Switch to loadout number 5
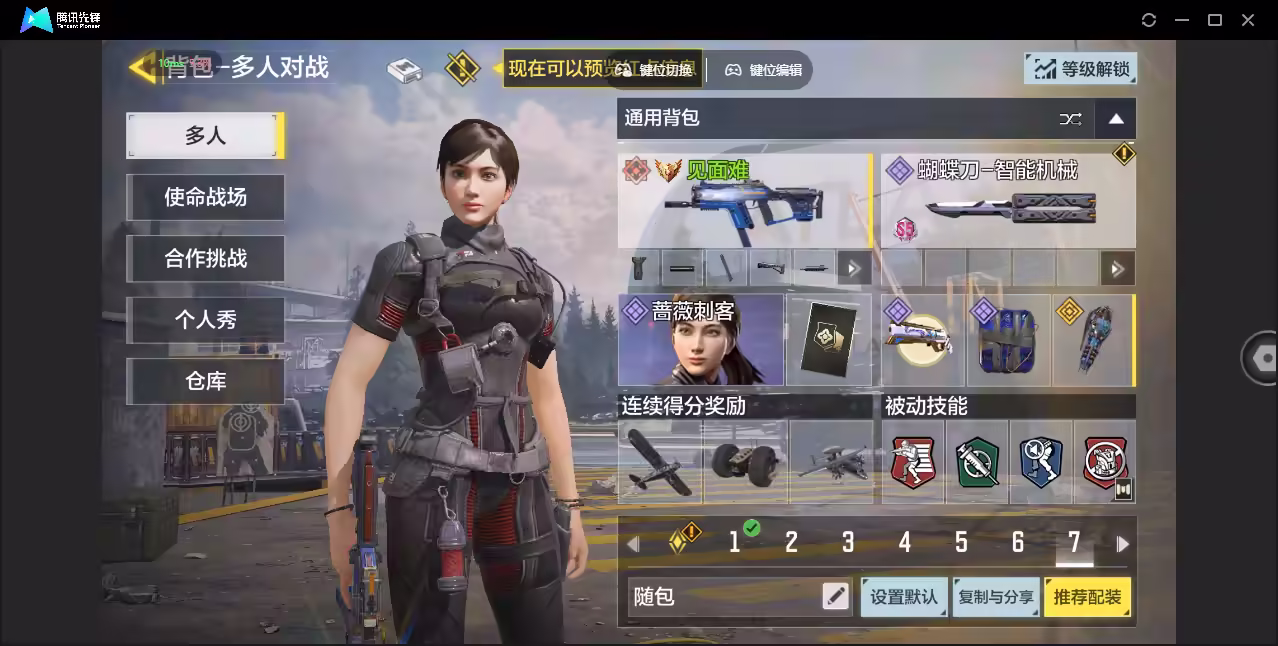Viewport: 1278px width, 646px height. click(x=961, y=543)
